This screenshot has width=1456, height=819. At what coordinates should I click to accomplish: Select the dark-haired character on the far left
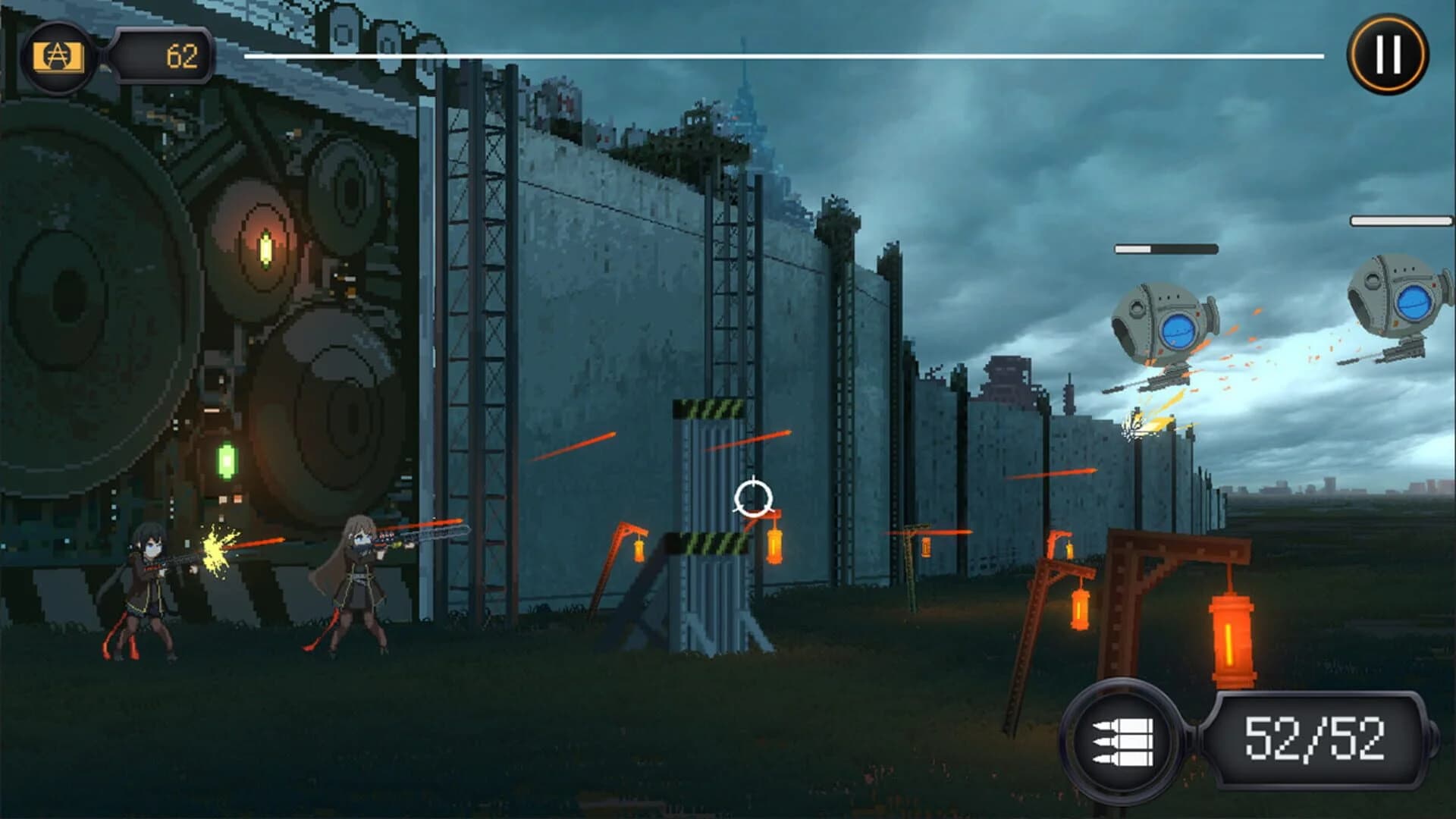pyautogui.click(x=148, y=588)
